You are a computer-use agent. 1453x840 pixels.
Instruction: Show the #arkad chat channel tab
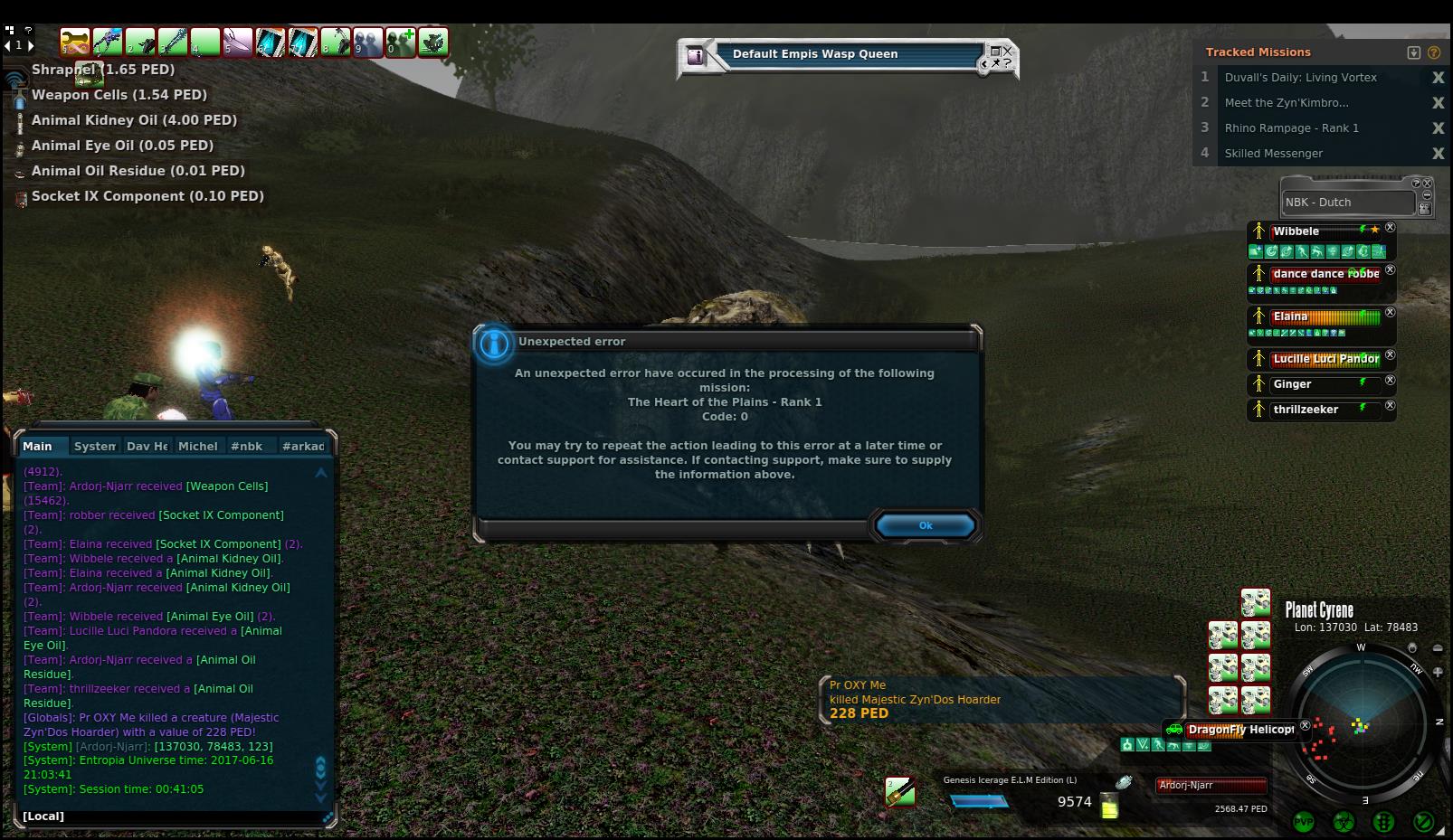[302, 446]
